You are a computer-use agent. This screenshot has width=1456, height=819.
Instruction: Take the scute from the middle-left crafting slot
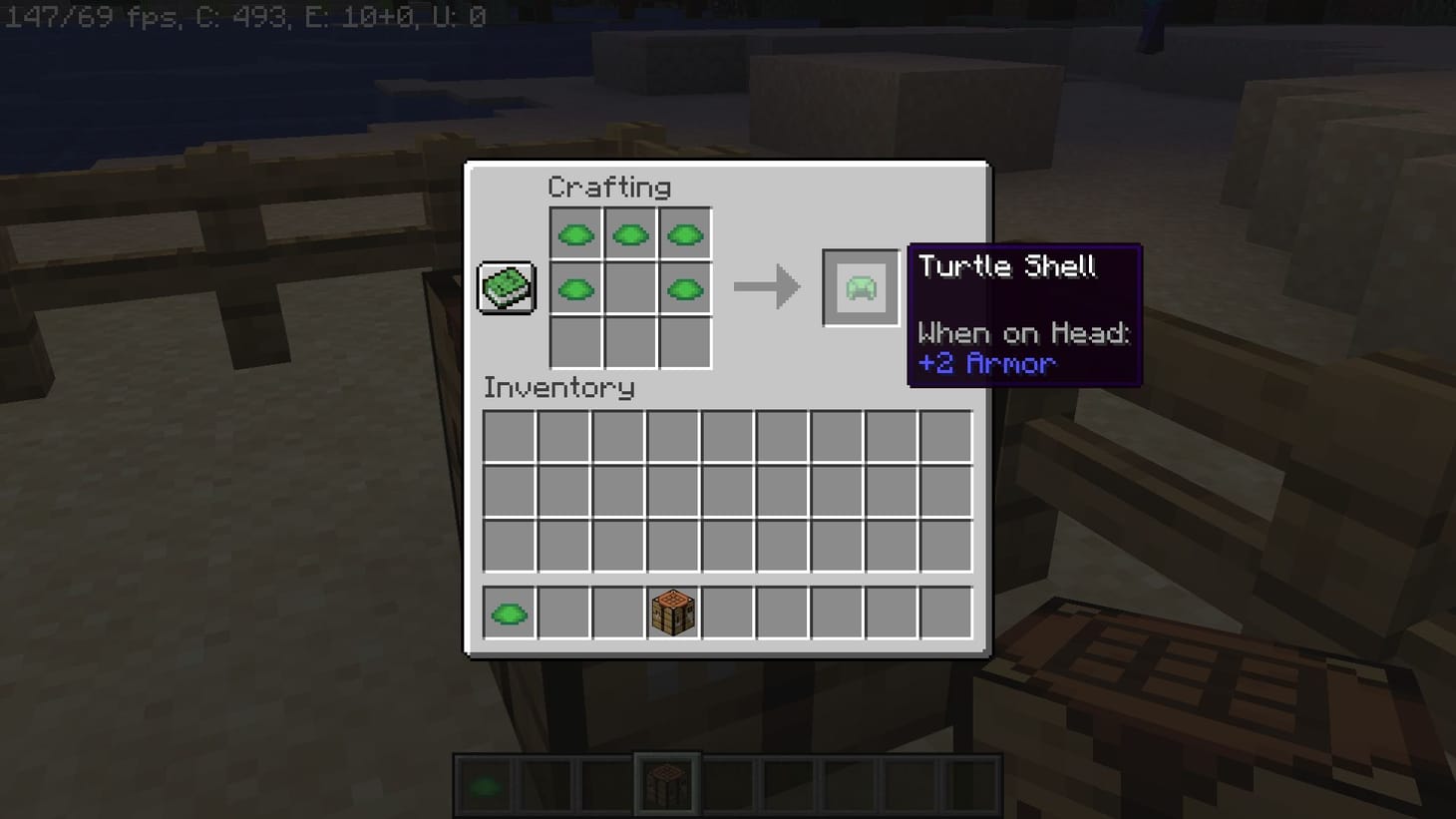coord(575,288)
